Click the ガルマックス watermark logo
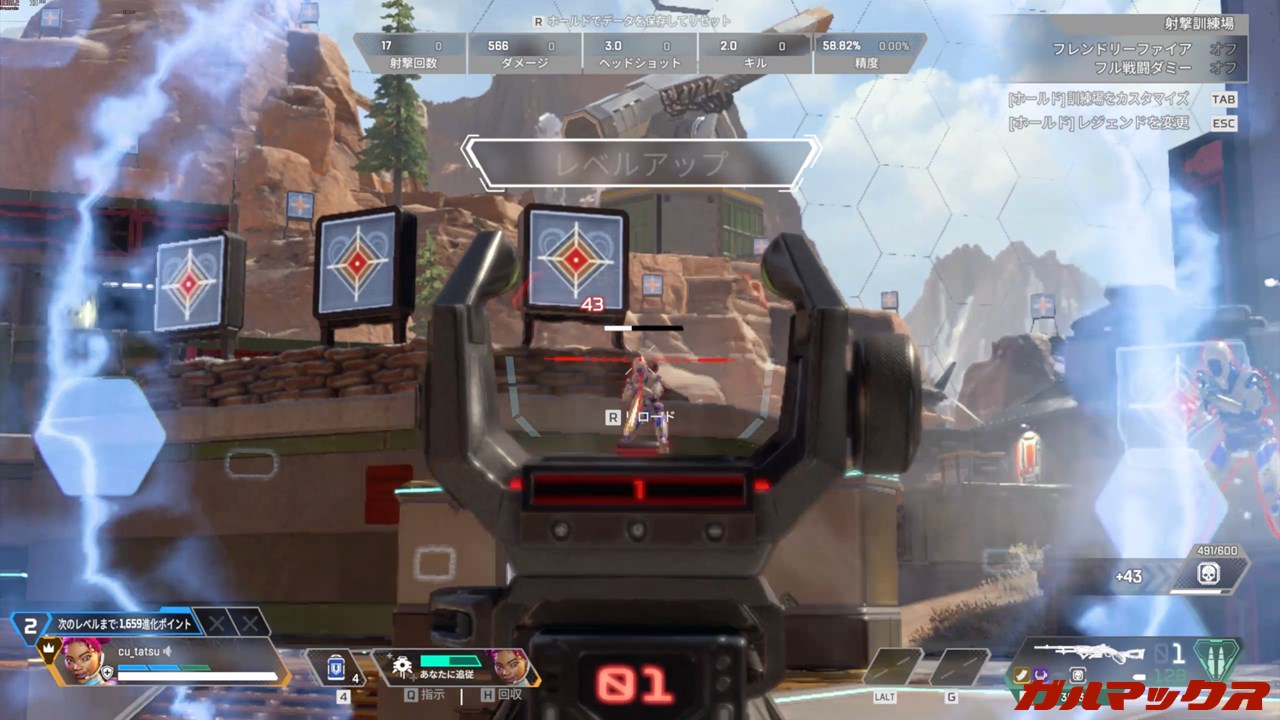 pos(1141,693)
